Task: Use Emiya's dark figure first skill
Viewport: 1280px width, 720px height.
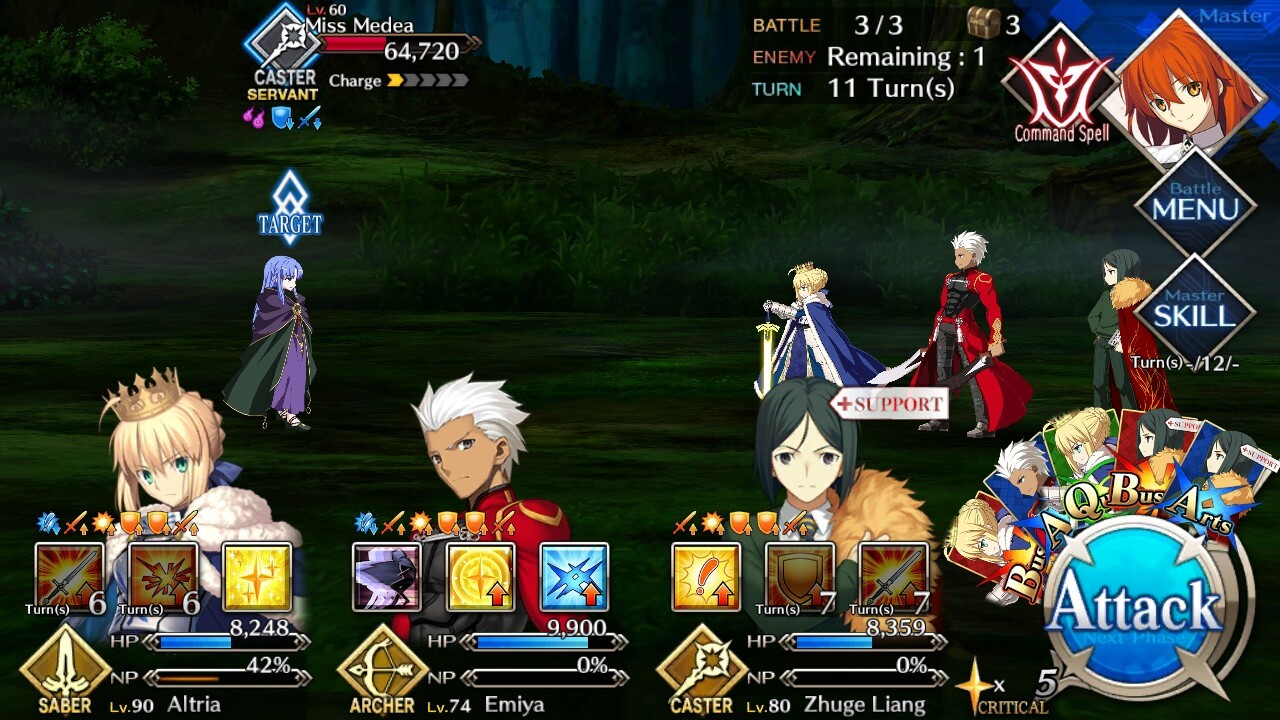Action: click(387, 577)
